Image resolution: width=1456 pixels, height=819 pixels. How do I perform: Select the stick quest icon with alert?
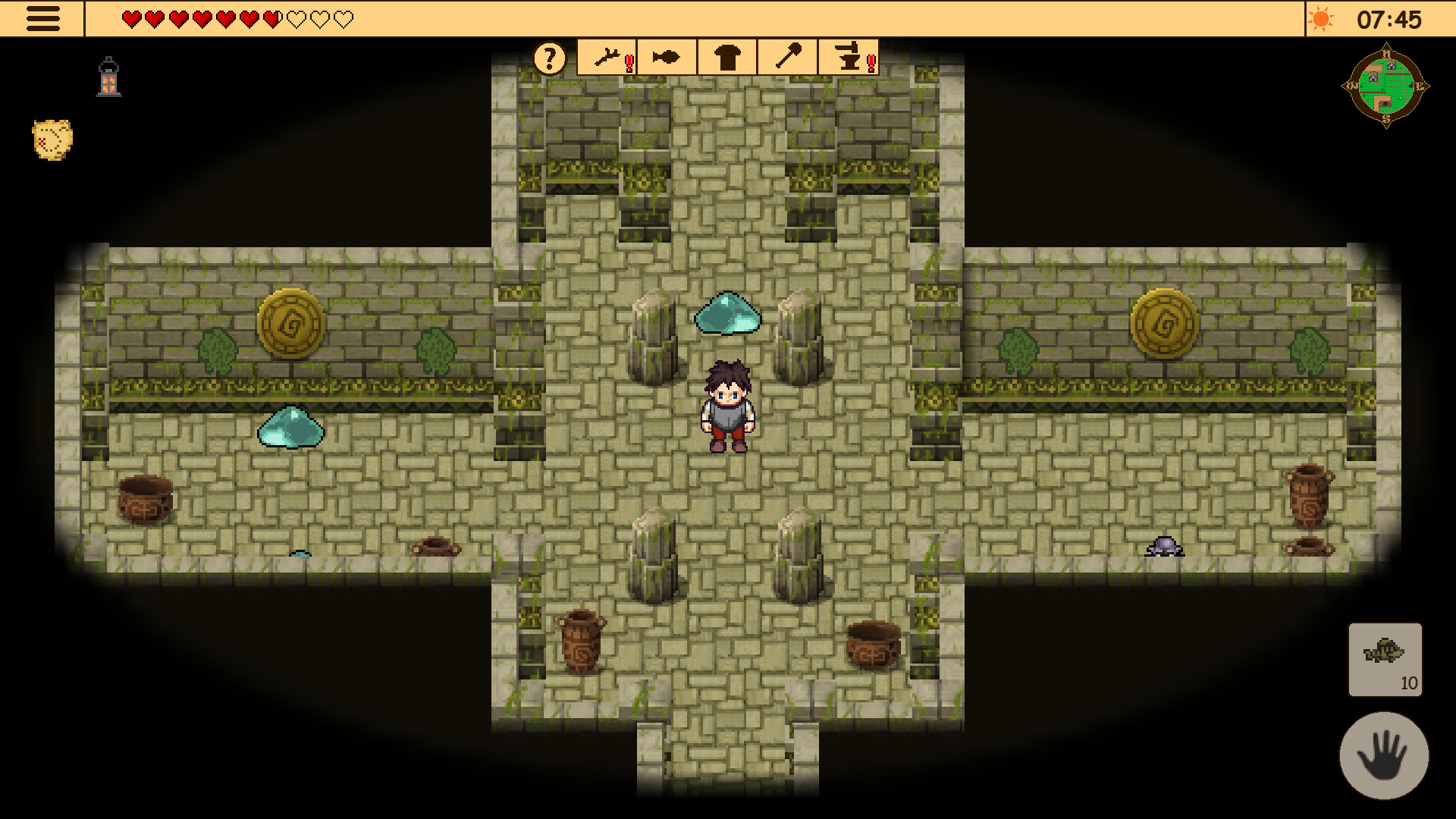point(606,56)
